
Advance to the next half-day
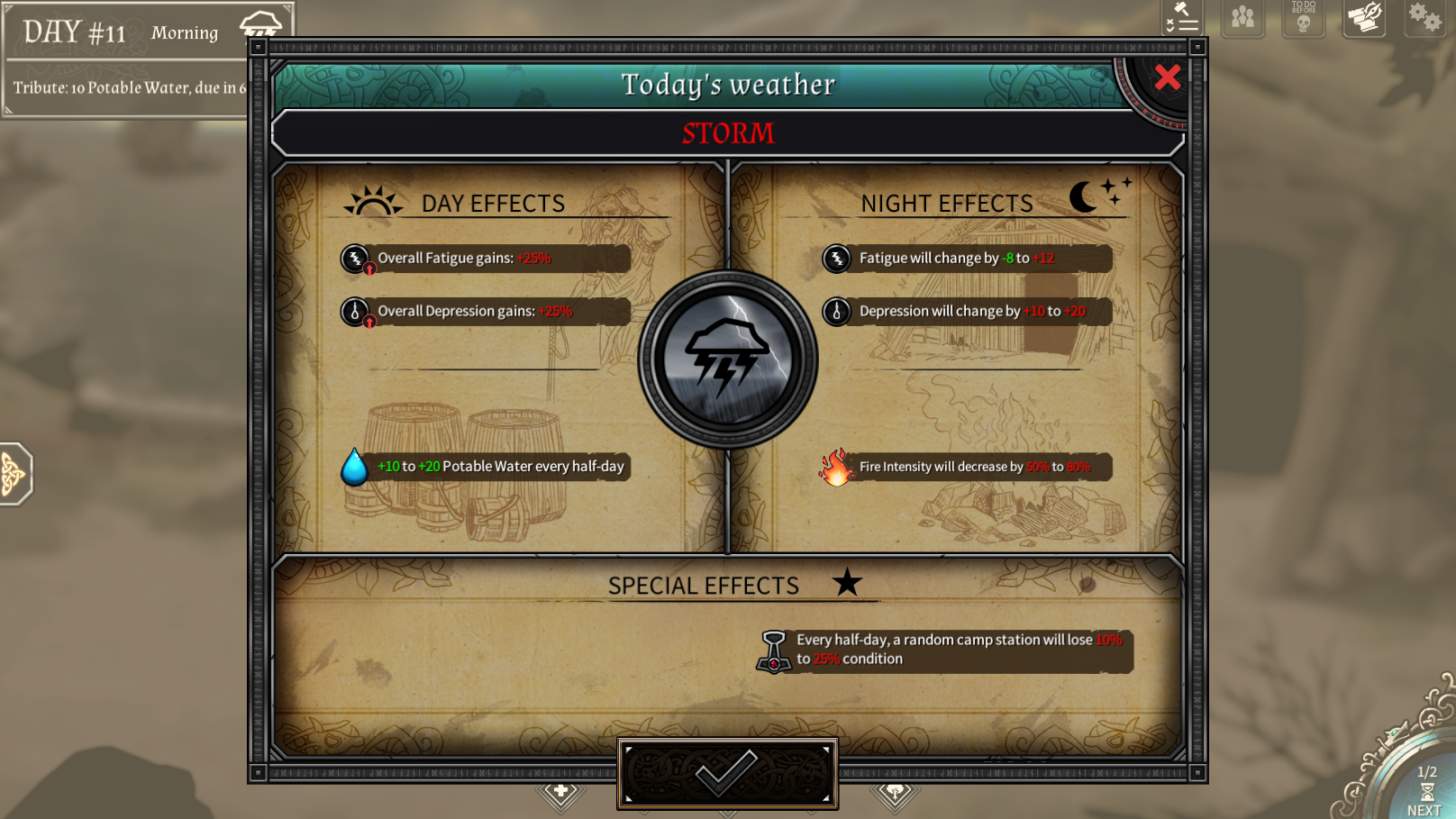pyautogui.click(x=1424, y=792)
